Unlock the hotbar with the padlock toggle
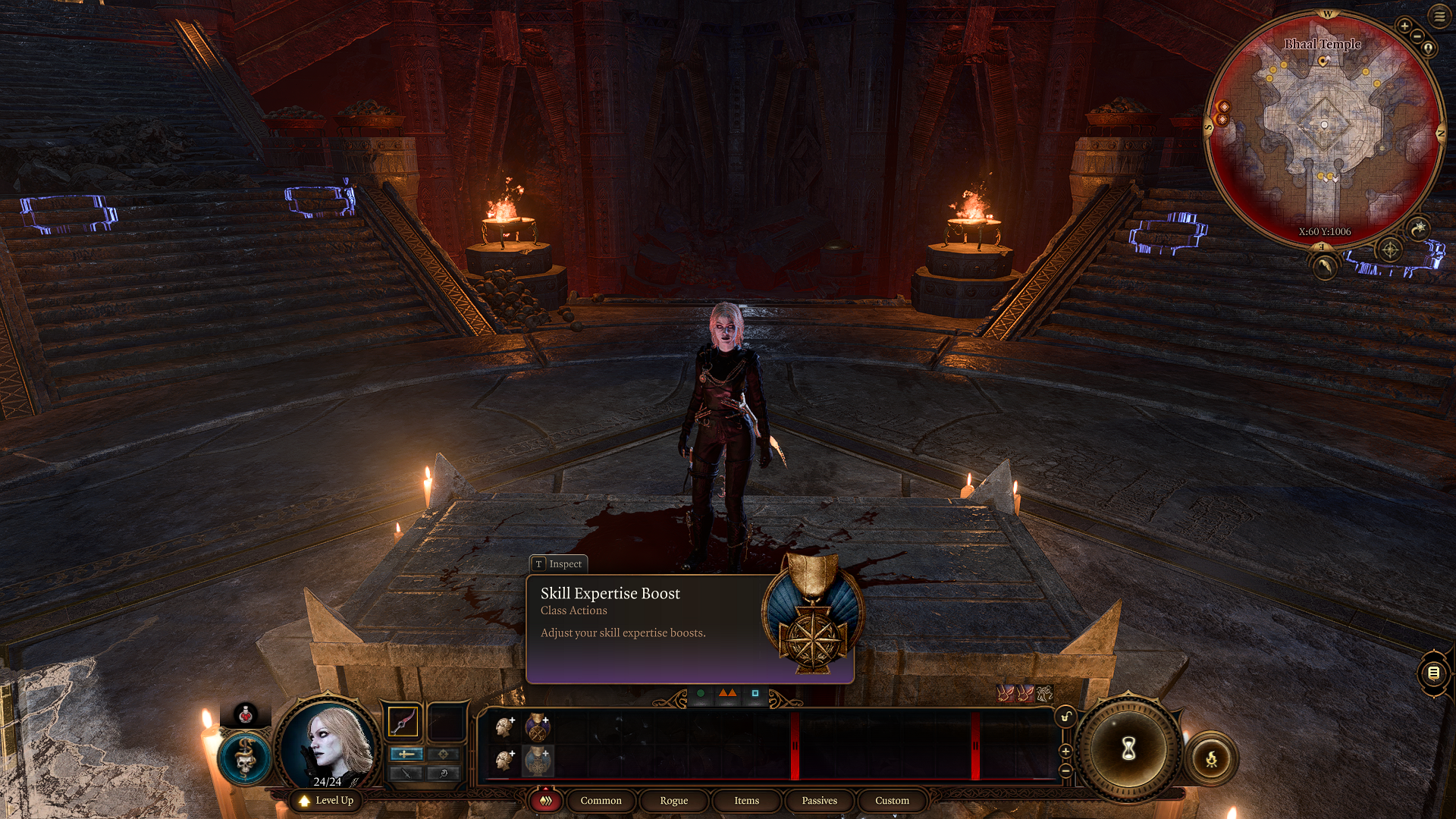Screen dimensions: 1456x819 (1065, 716)
